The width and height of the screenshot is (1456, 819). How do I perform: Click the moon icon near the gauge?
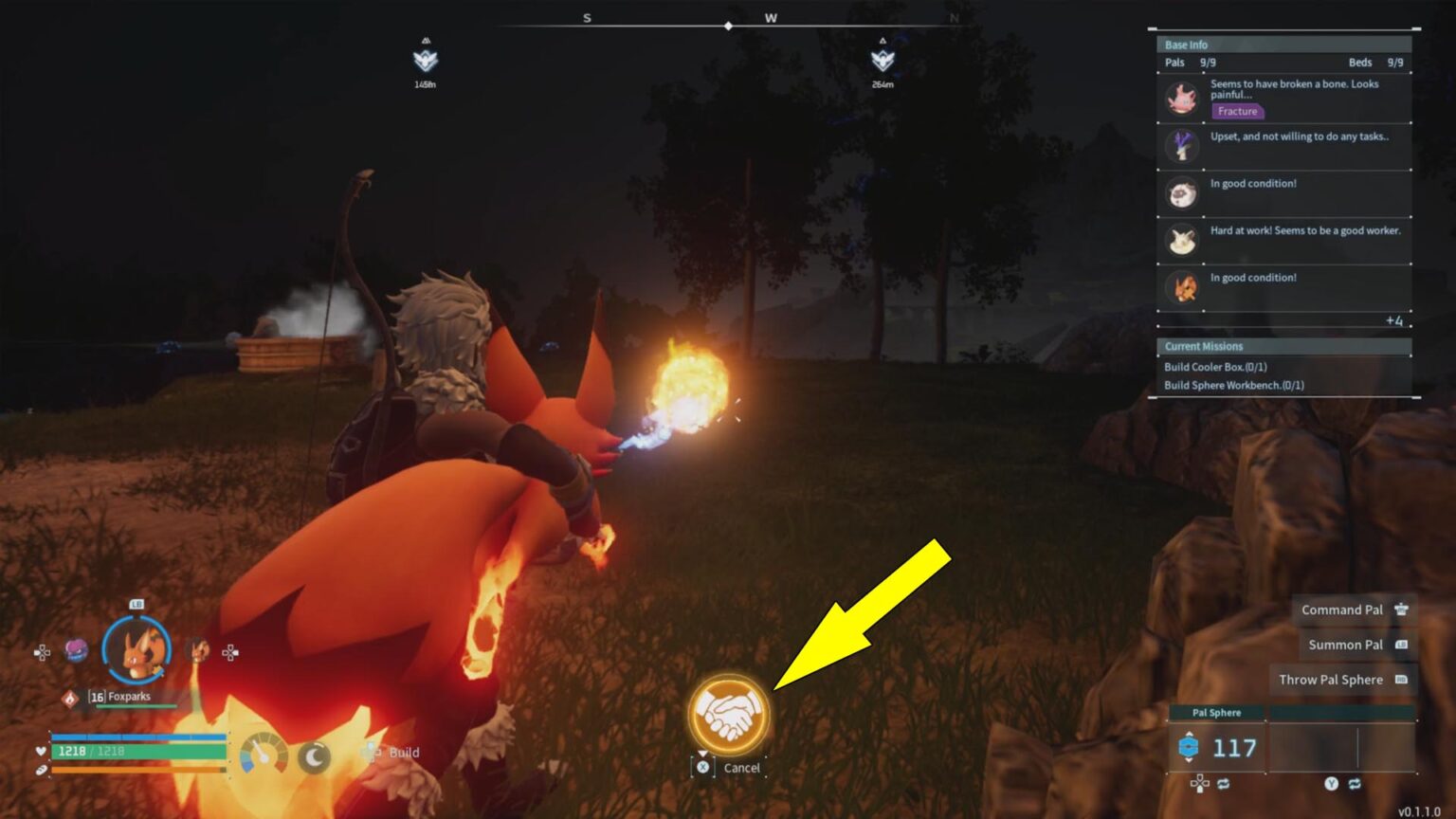(x=313, y=756)
